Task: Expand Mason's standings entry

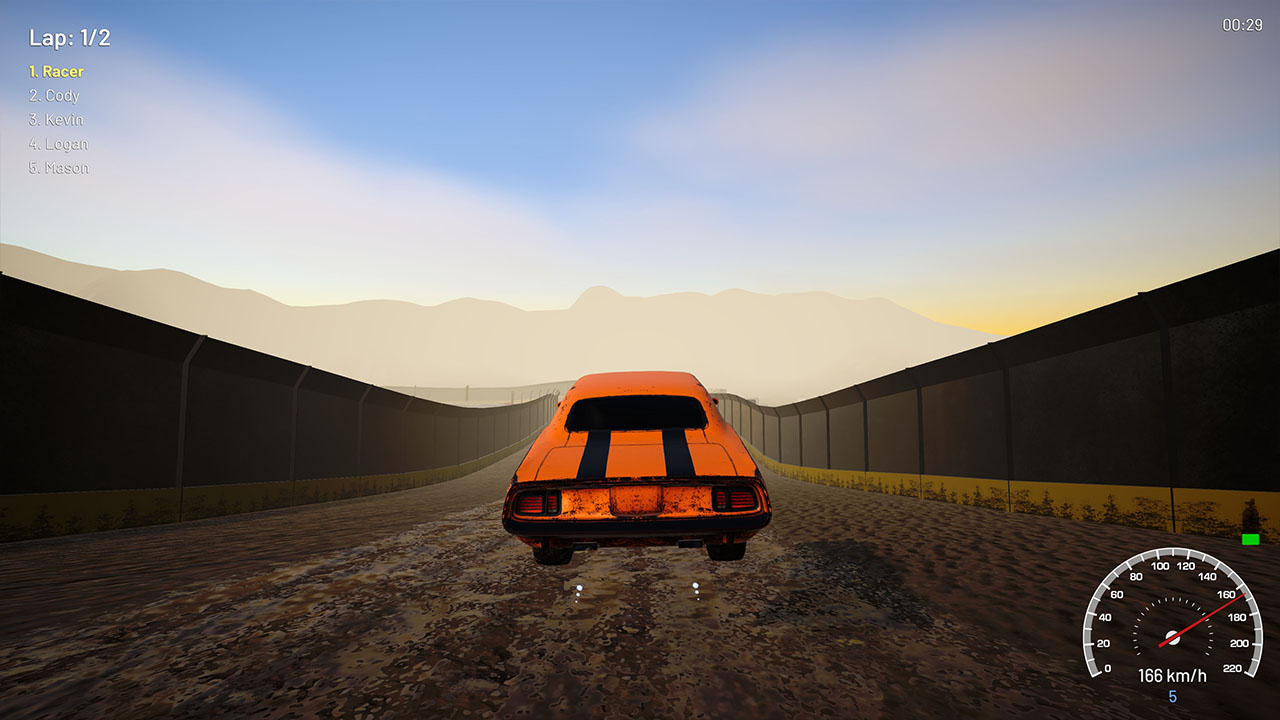Action: click(59, 167)
